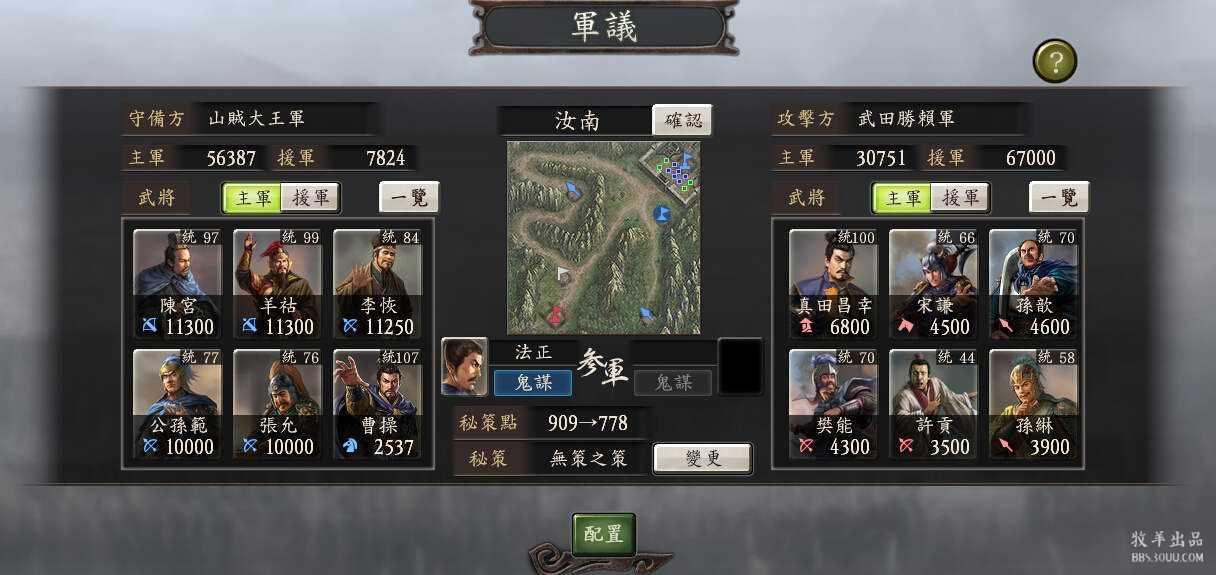Open the question mark help button

coord(1054,62)
